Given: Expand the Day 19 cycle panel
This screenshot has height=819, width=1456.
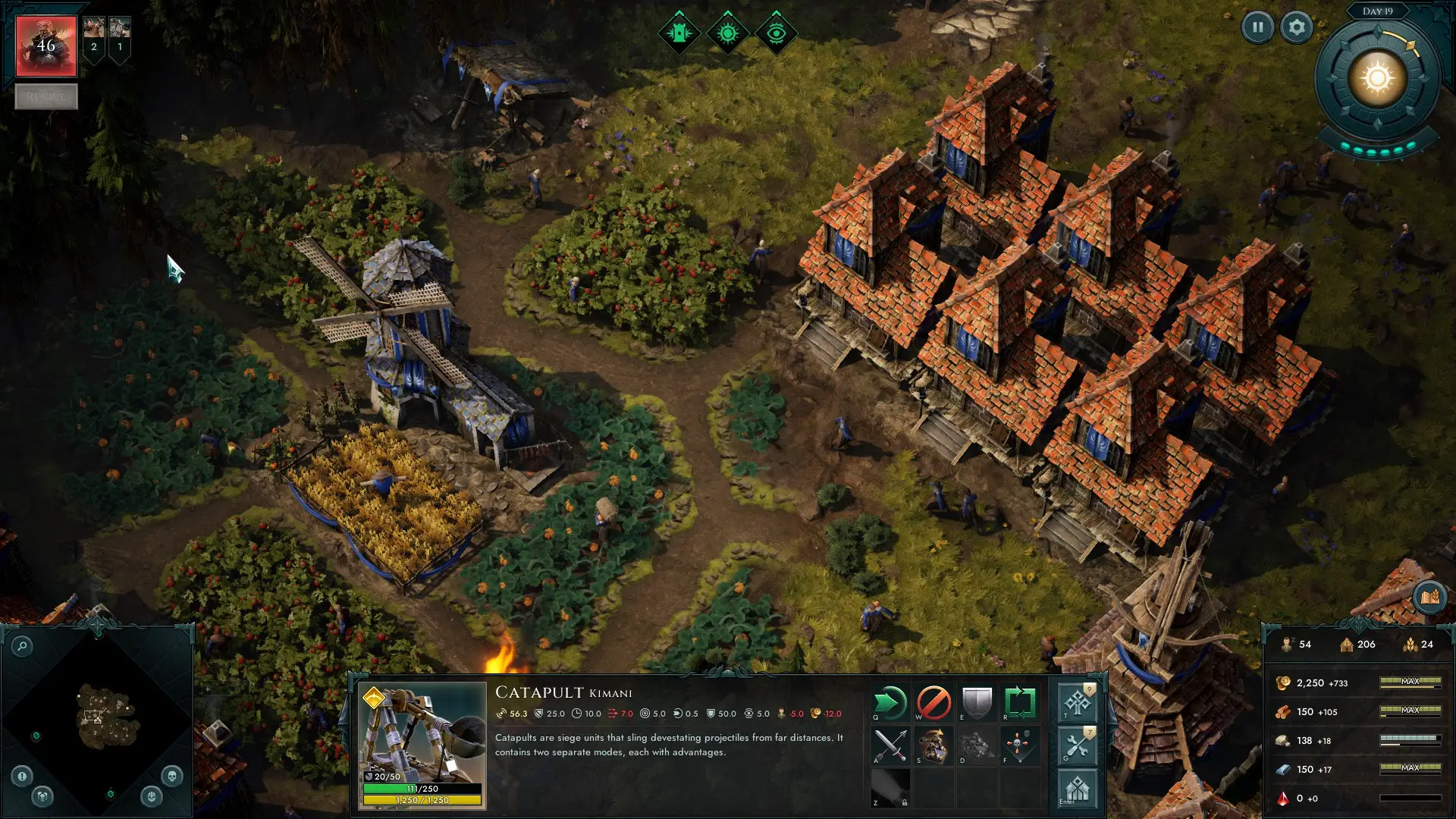Looking at the screenshot, I should (x=1378, y=11).
